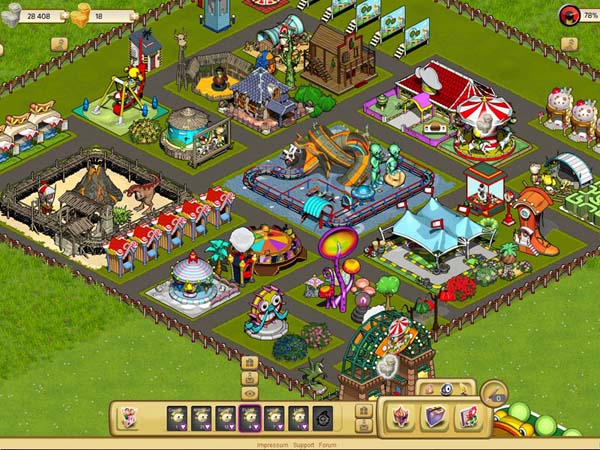The height and width of the screenshot is (450, 600).
Task: Click the eyeball icon above the shop buttons
Action: (x=444, y=388)
